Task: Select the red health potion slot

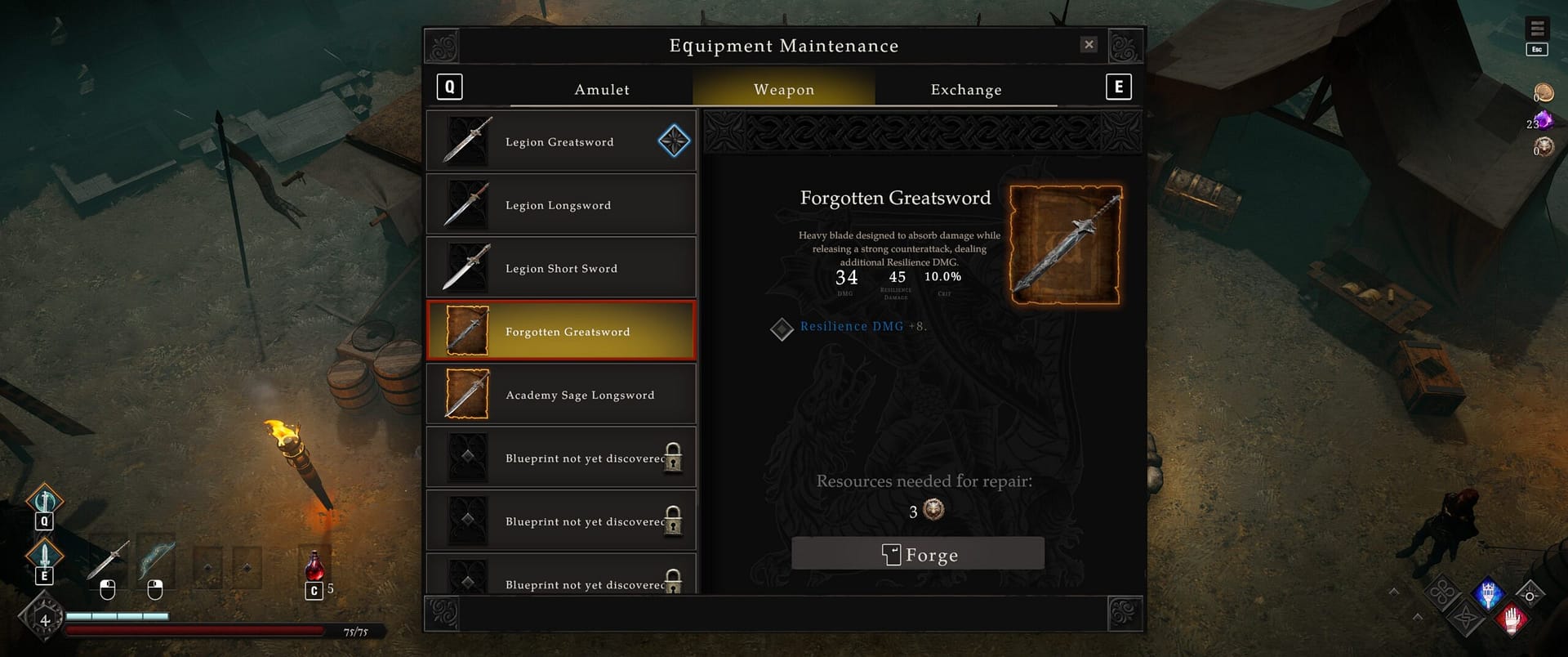Action: (x=314, y=566)
